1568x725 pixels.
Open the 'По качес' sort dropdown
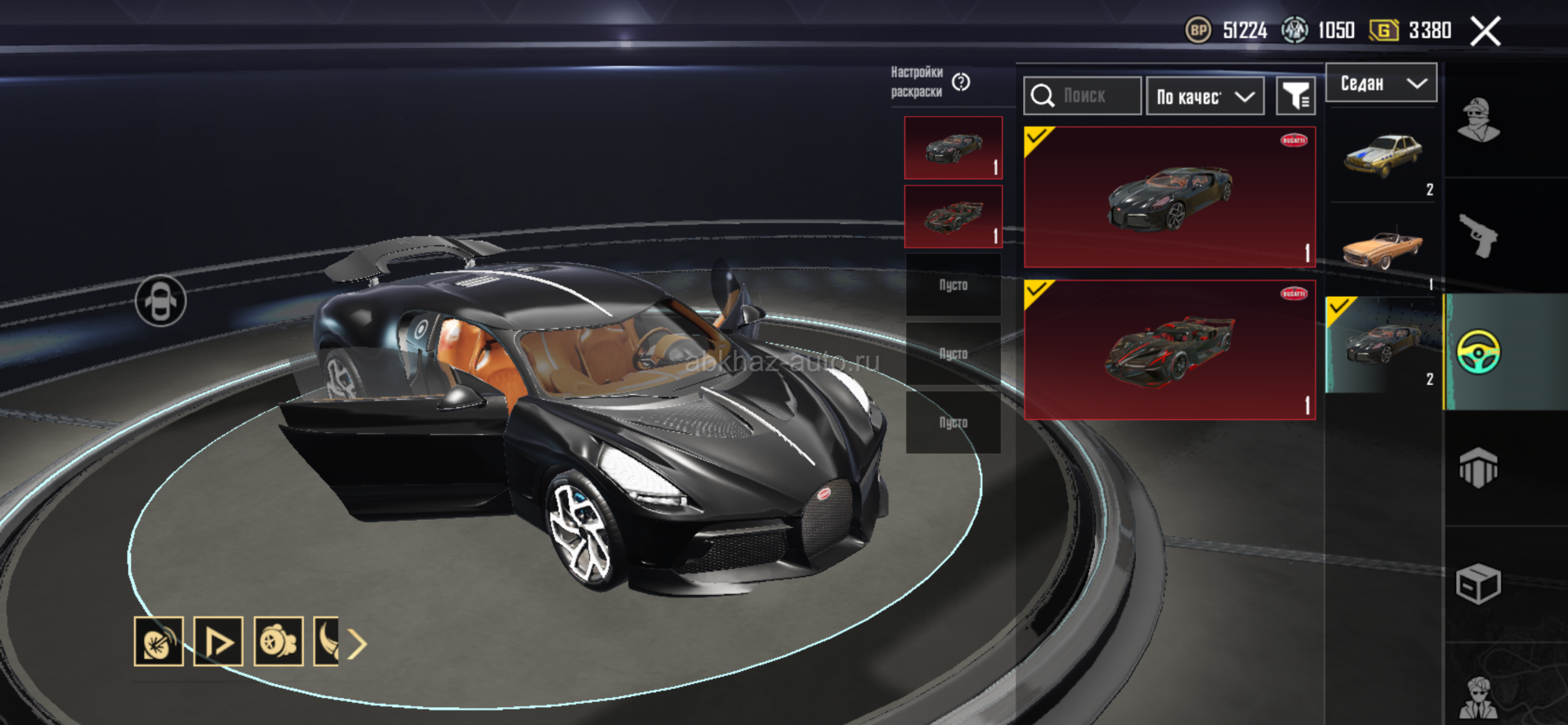pos(1205,96)
